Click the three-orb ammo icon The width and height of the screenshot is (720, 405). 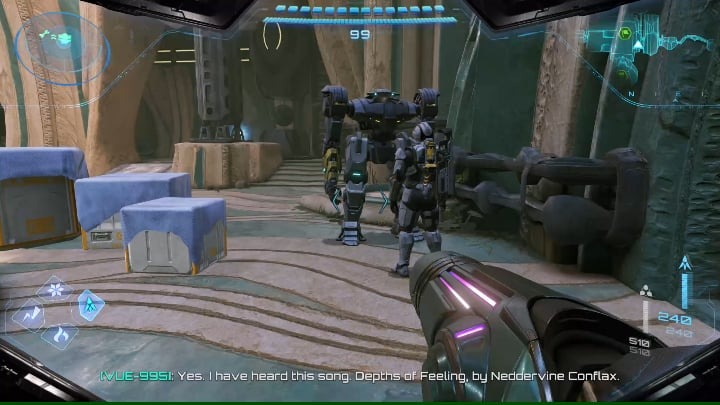click(646, 292)
